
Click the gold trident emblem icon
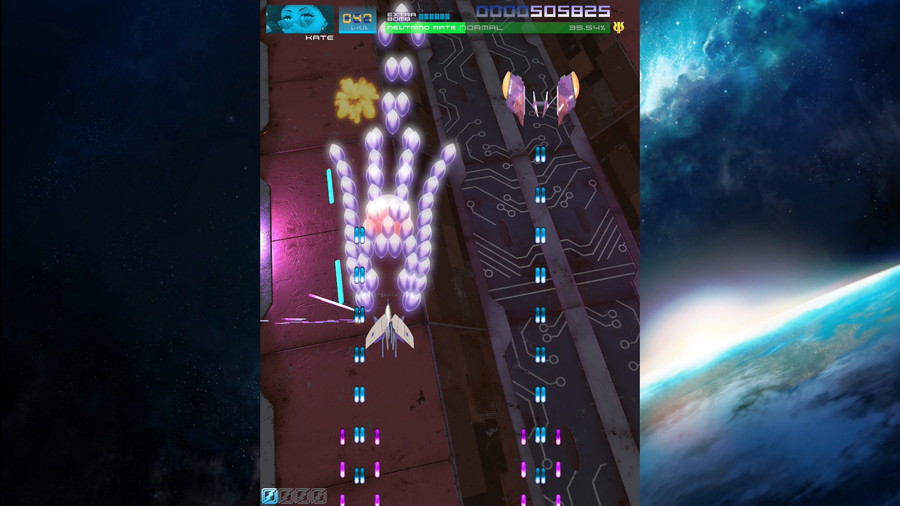[x=619, y=27]
